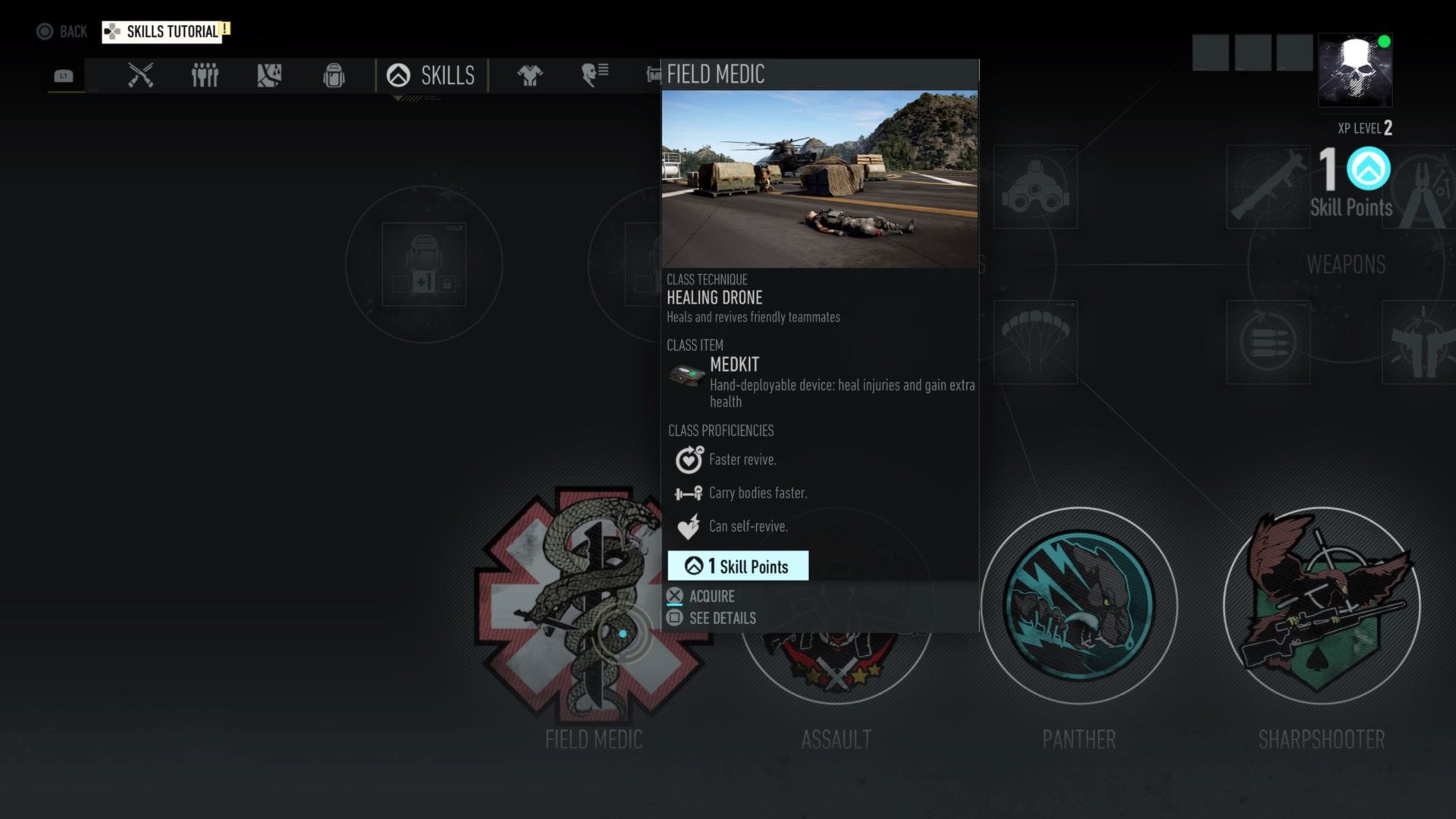Select the sidearm holster skill icon
This screenshot has width=1456, height=819.
coord(1426,341)
